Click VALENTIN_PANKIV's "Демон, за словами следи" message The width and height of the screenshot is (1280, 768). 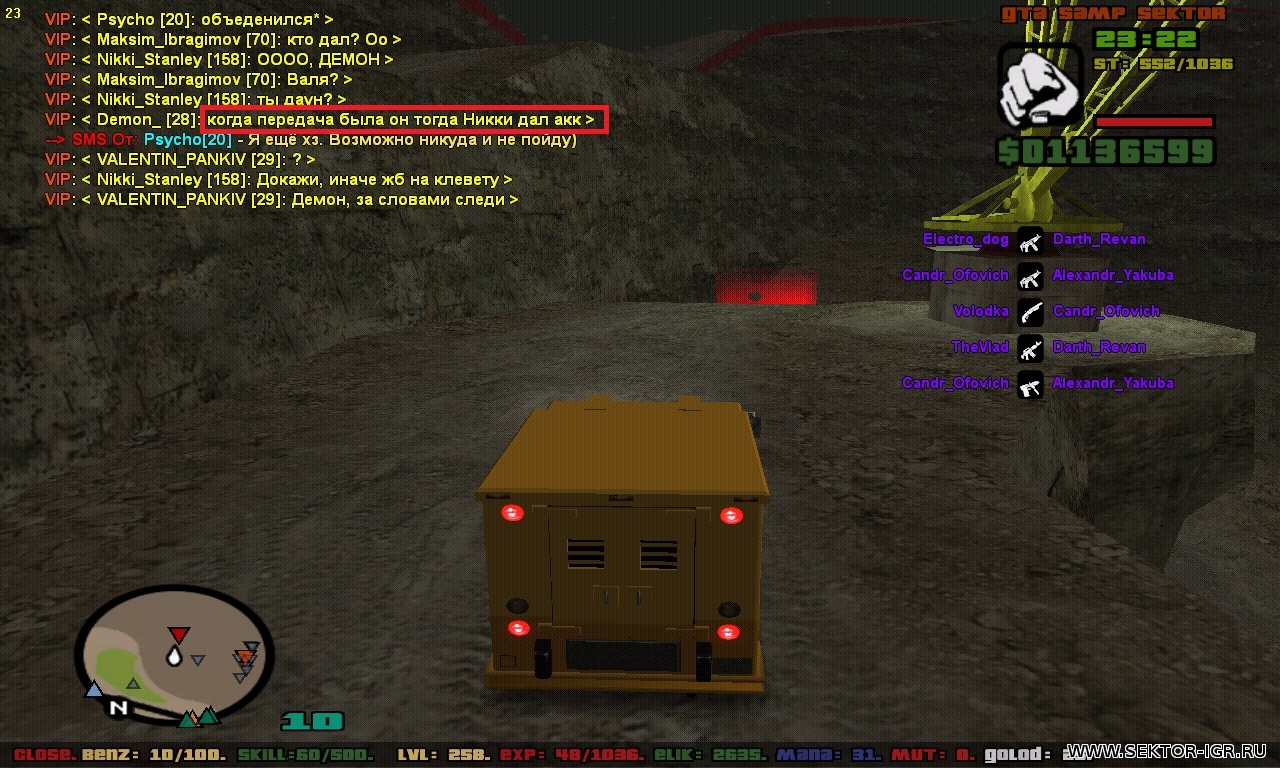pyautogui.click(x=281, y=200)
